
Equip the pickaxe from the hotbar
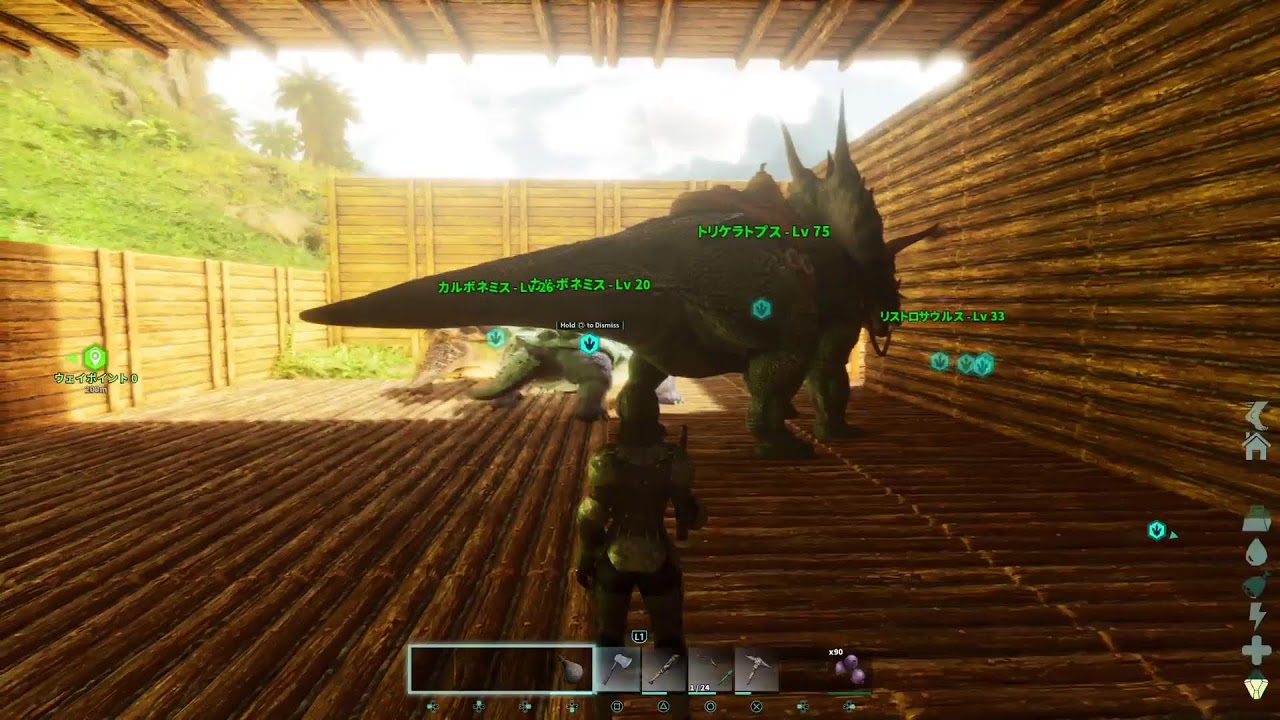point(757,670)
